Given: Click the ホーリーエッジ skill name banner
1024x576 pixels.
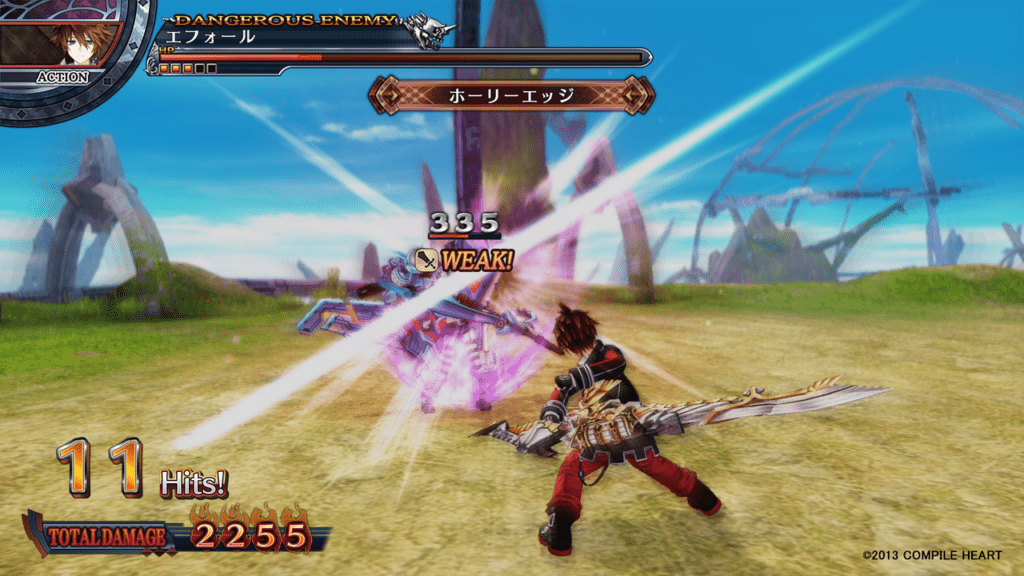Looking at the screenshot, I should click(x=511, y=95).
